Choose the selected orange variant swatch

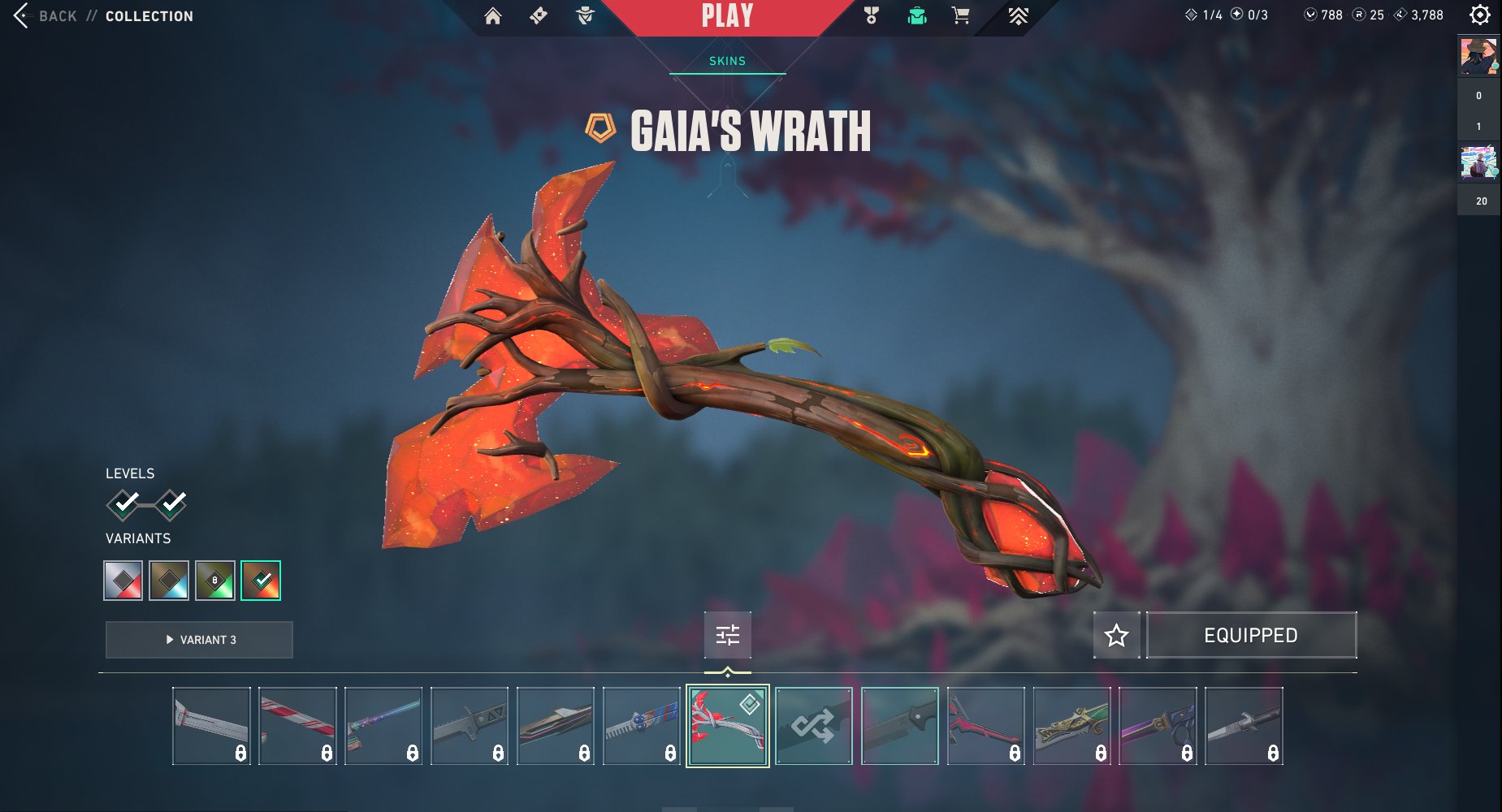coord(261,581)
